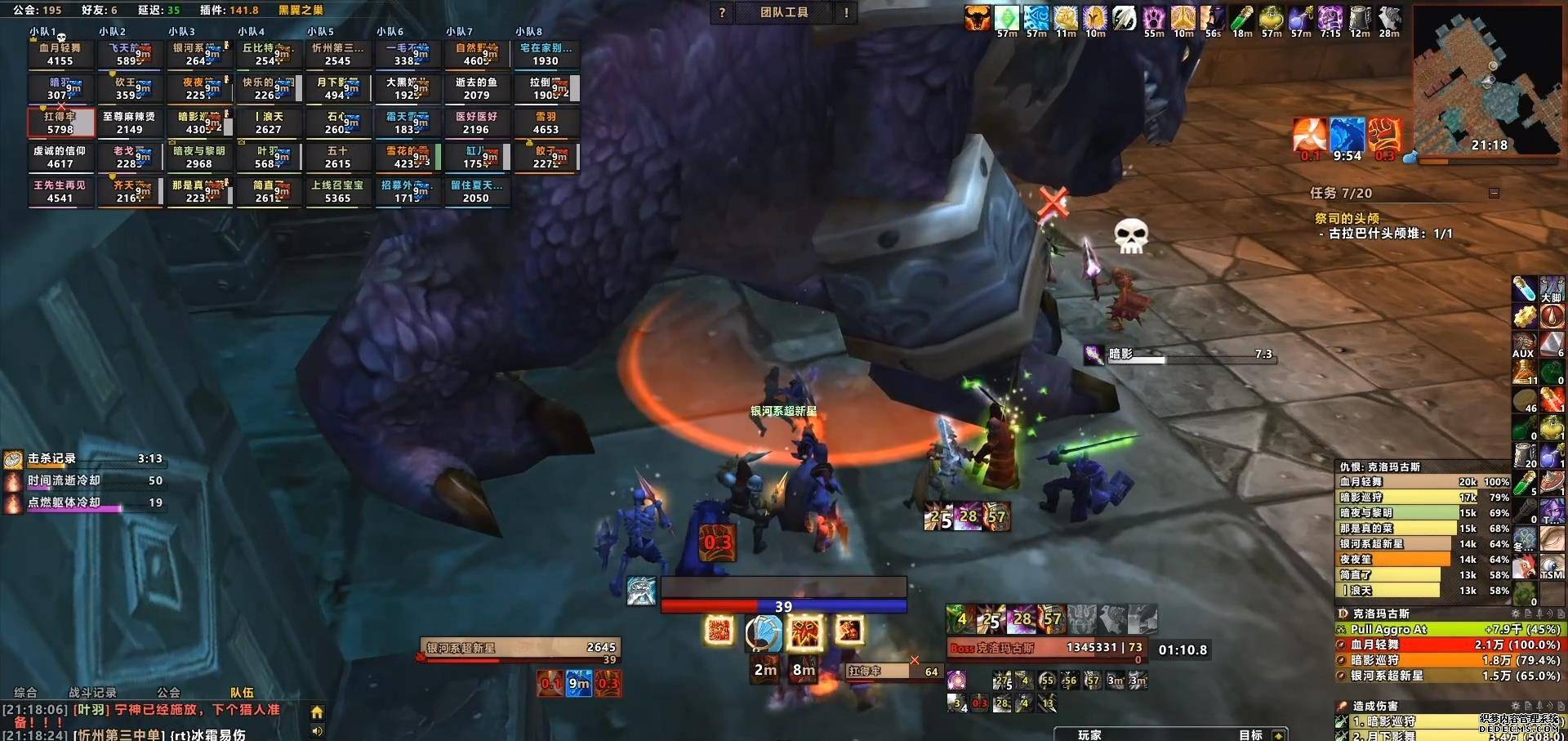This screenshot has width=1568, height=741.
Task: Click the AUX addon icon
Action: [1523, 344]
